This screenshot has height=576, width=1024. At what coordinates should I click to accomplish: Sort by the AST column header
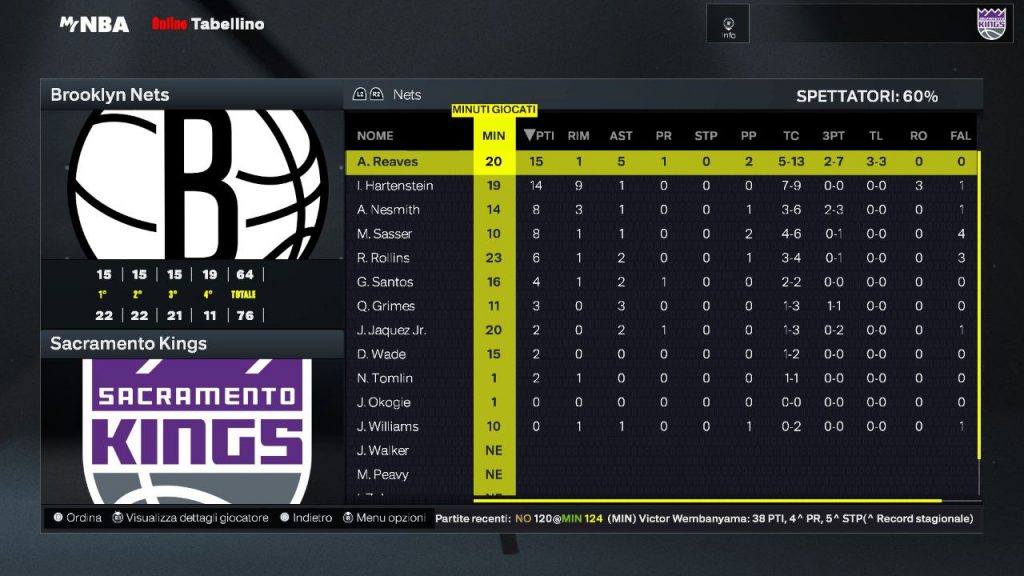click(x=621, y=136)
